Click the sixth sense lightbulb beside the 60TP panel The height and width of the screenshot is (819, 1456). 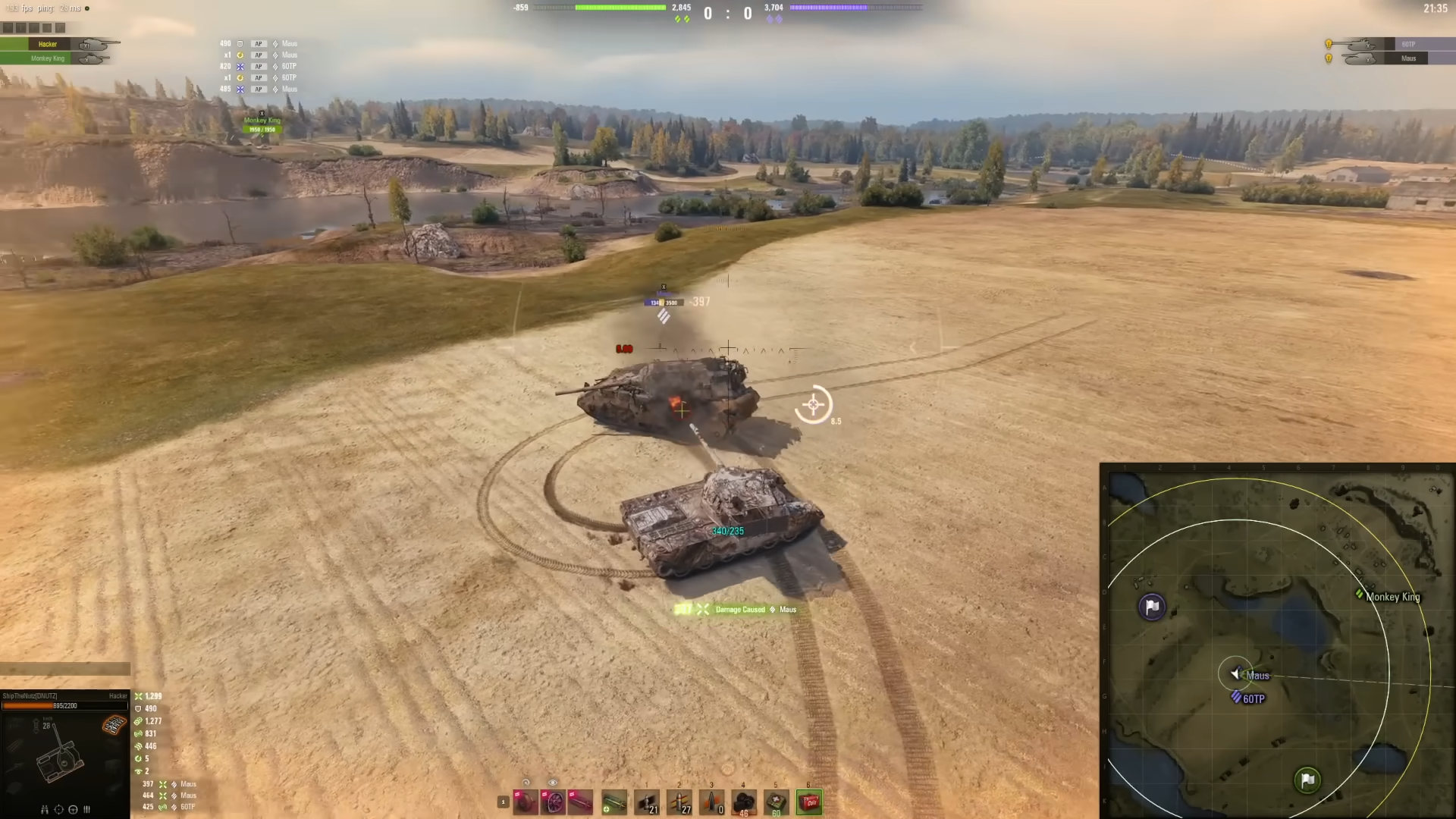pyautogui.click(x=1329, y=44)
